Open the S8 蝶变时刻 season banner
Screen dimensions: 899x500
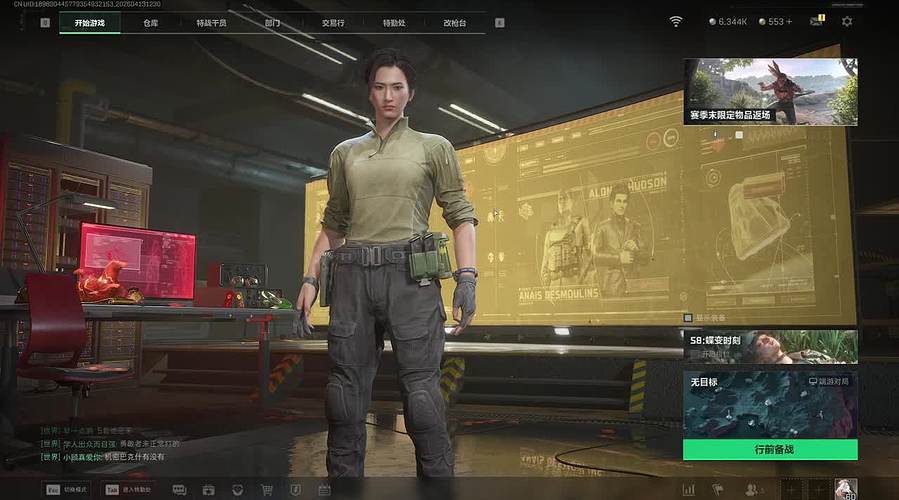point(769,346)
